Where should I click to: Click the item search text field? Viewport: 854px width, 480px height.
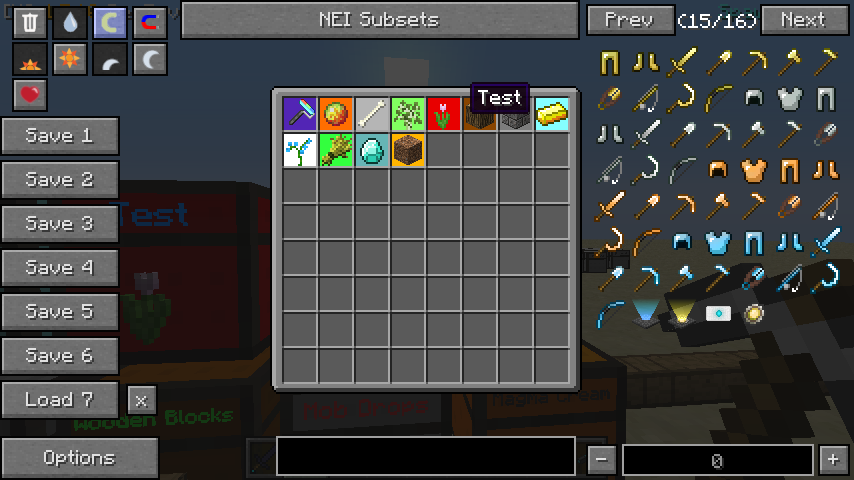pos(426,456)
